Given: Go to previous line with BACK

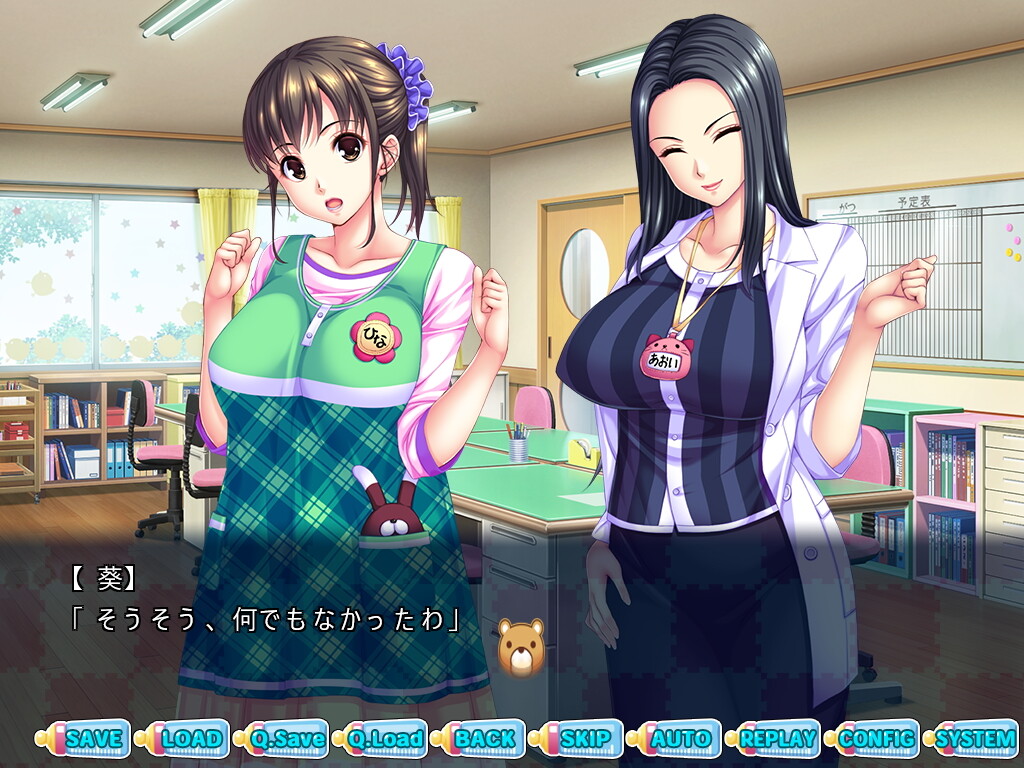Looking at the screenshot, I should [x=485, y=739].
